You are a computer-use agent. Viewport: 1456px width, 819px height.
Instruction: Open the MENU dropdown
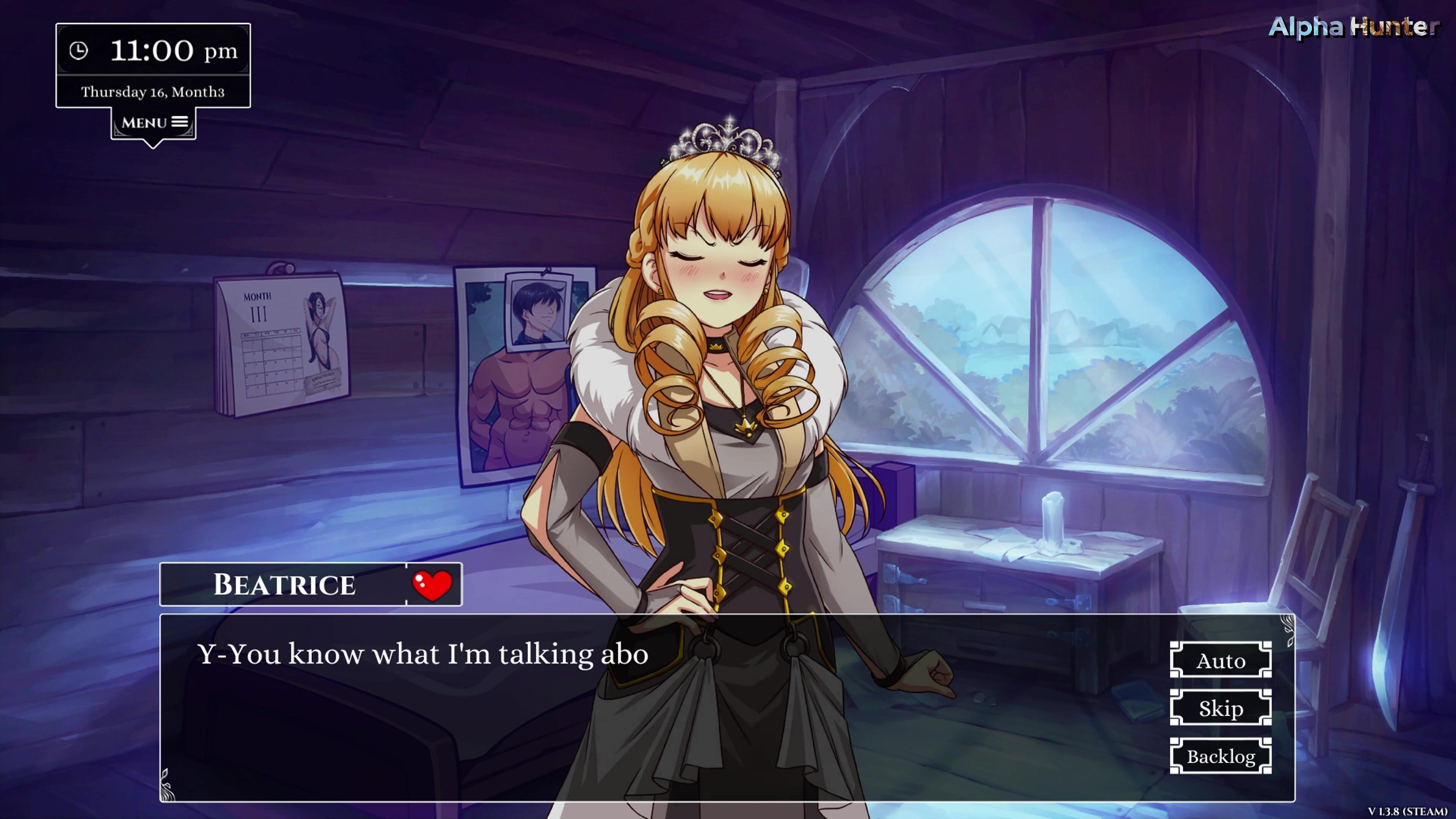pyautogui.click(x=154, y=122)
